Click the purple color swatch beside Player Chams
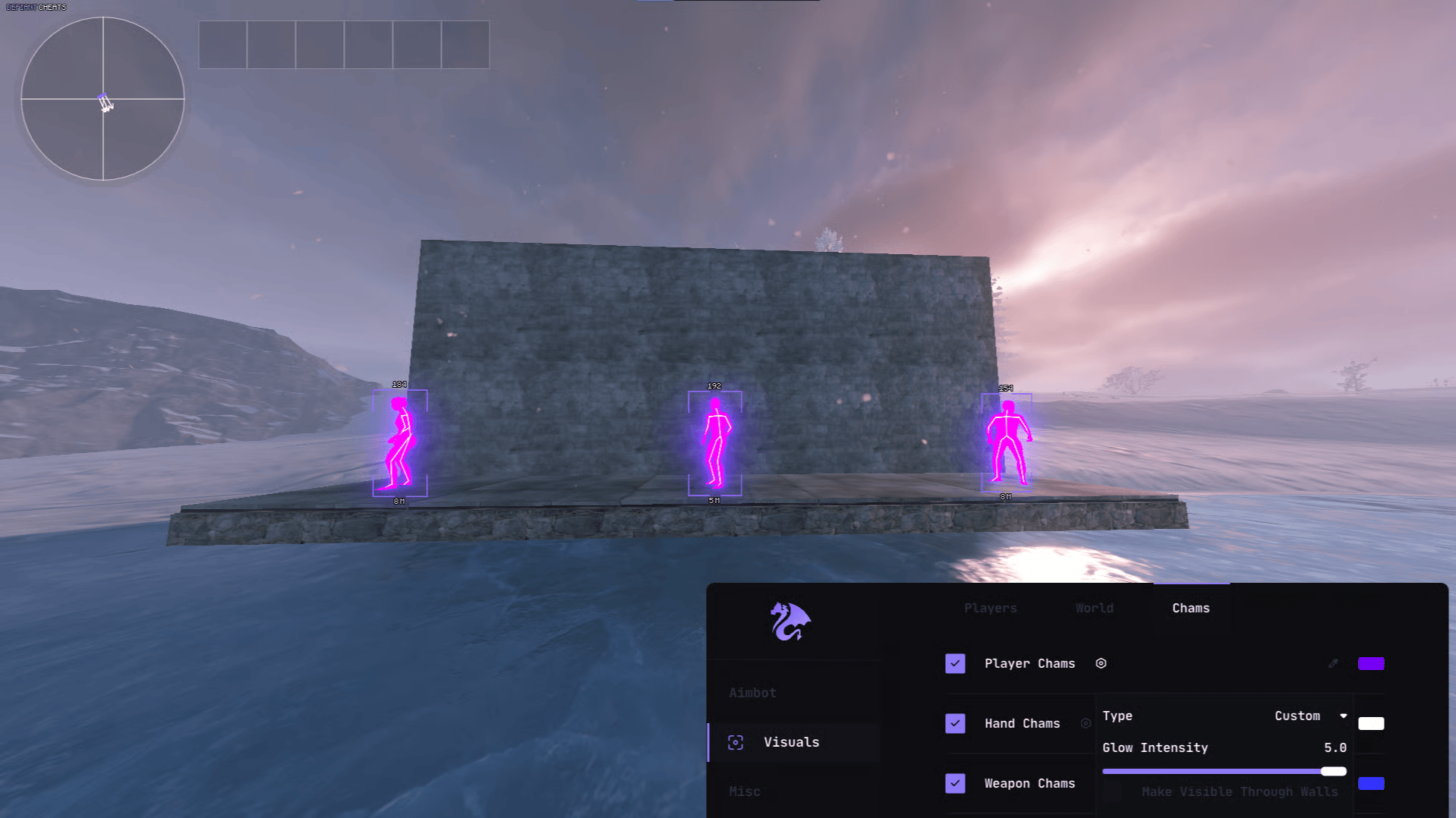 [1371, 663]
